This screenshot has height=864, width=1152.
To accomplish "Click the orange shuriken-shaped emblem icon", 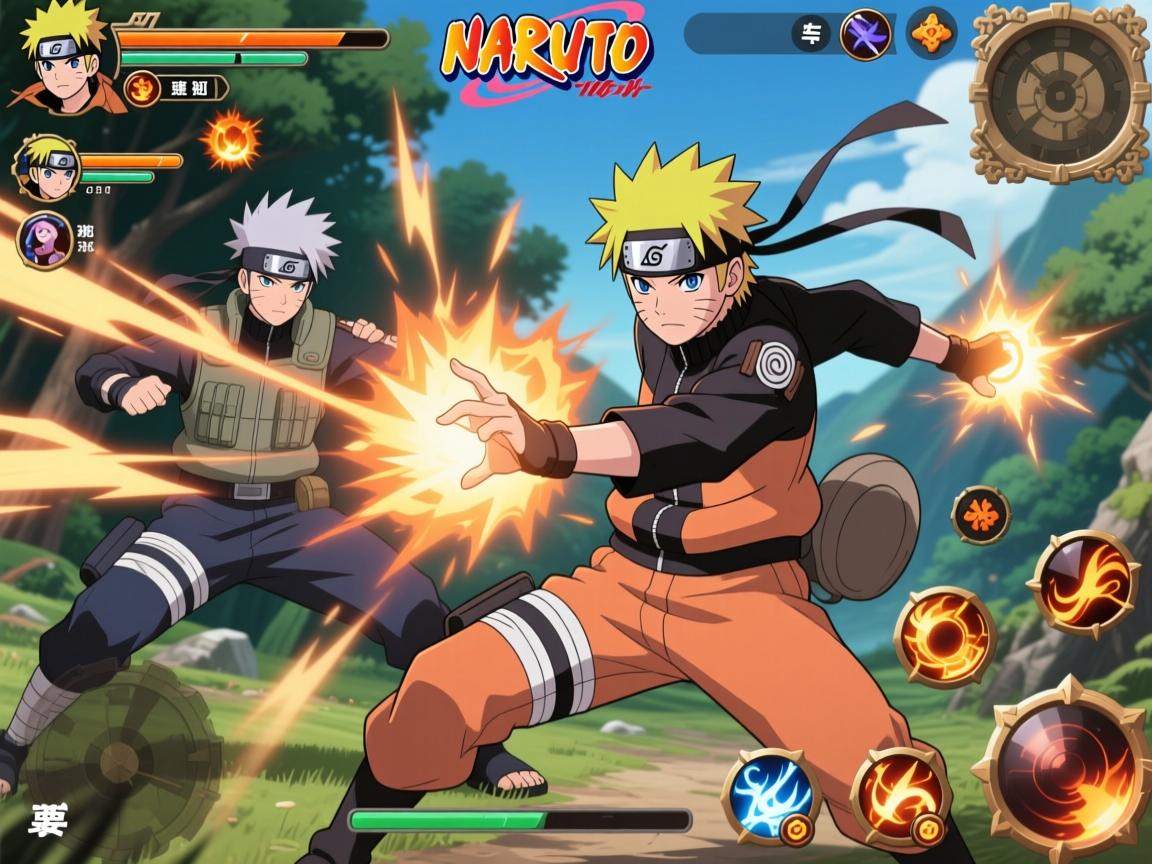I will 931,33.
